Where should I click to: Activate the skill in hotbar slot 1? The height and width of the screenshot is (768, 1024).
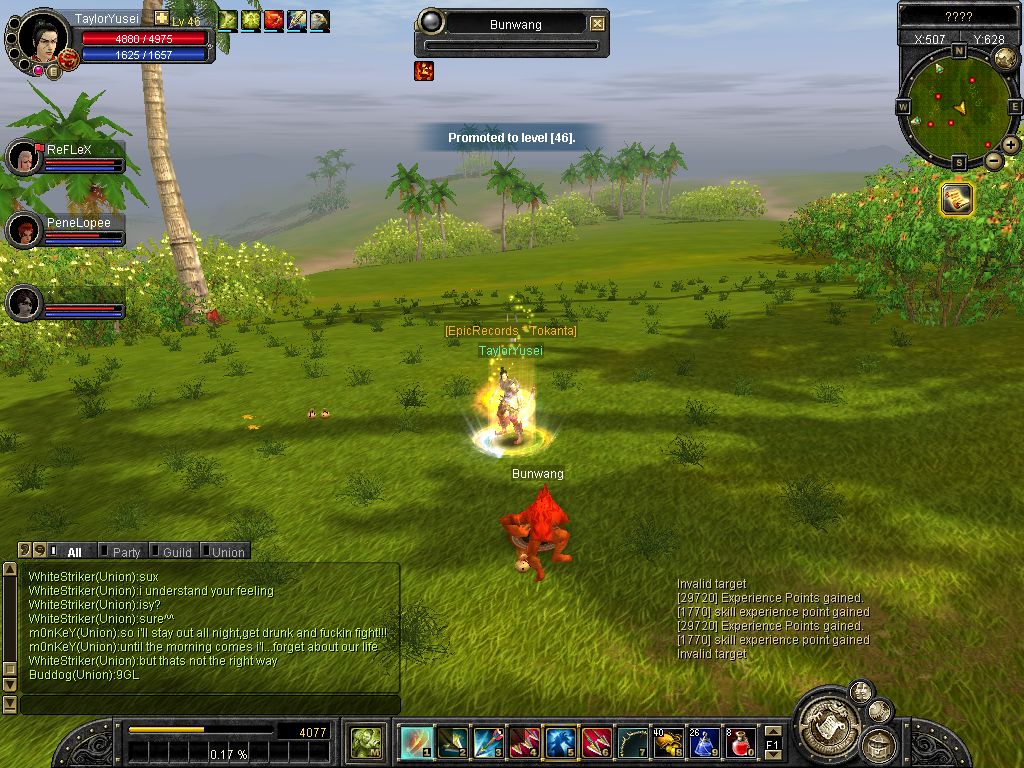click(x=417, y=743)
